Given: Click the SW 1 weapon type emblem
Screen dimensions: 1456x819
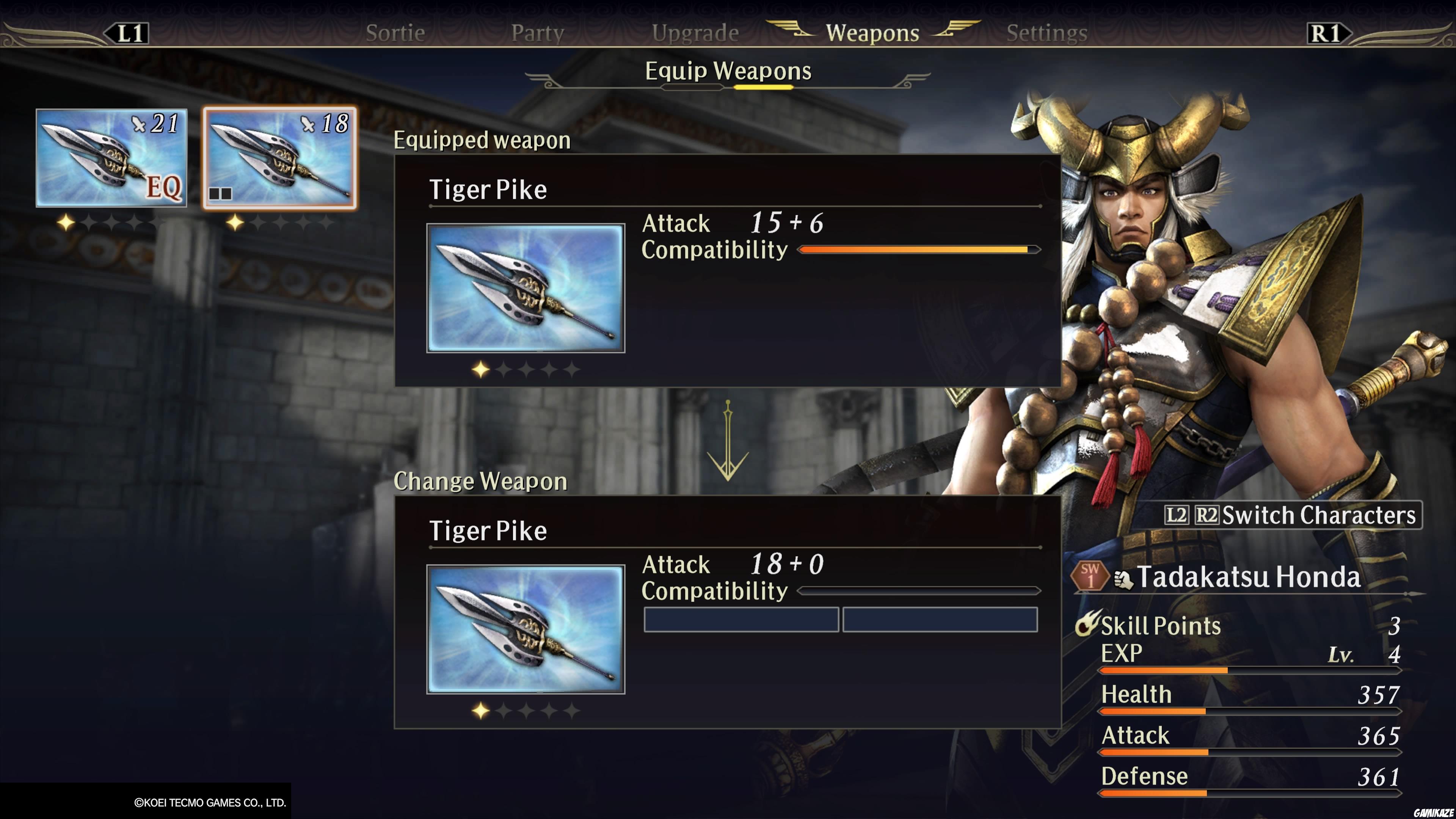Looking at the screenshot, I should point(1092,576).
